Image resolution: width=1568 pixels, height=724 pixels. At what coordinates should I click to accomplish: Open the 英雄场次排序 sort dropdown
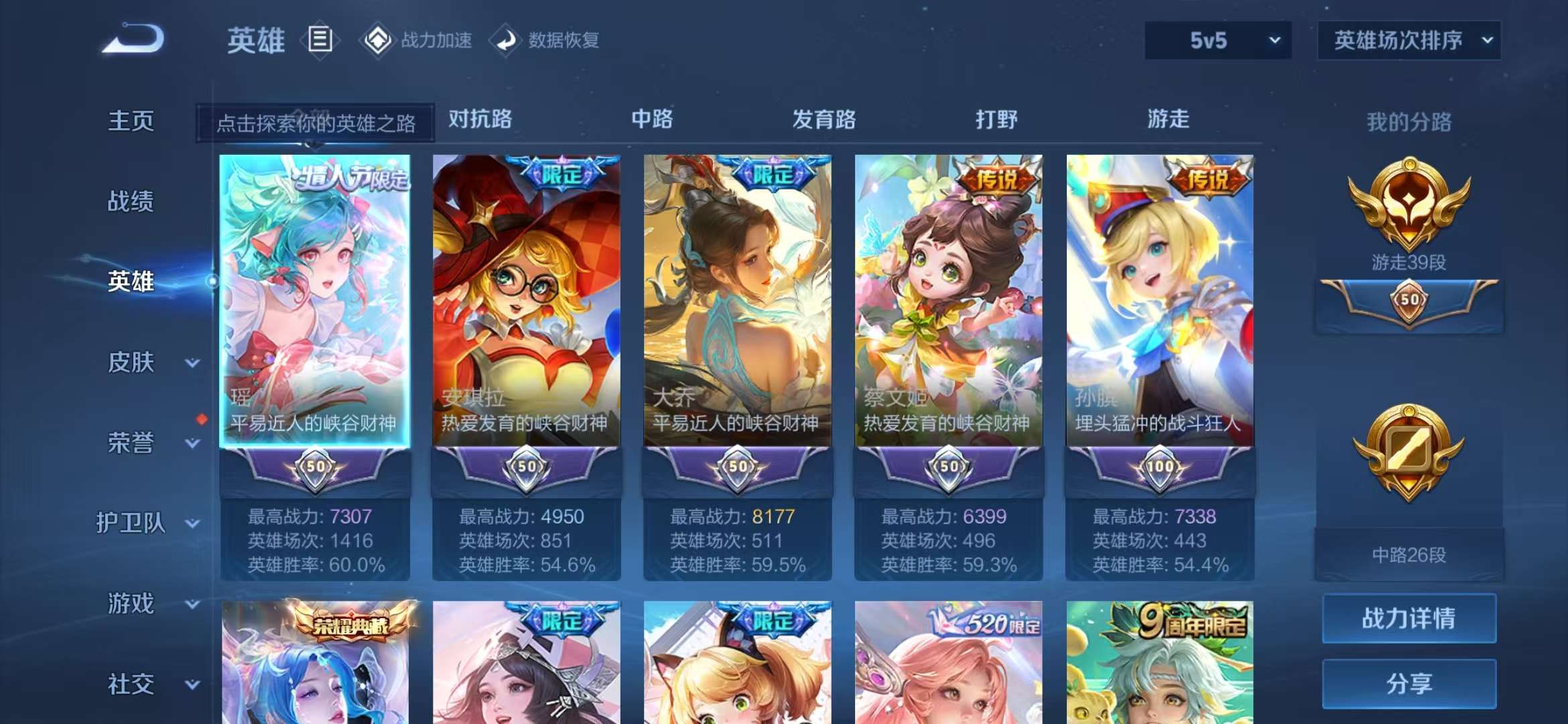coord(1409,40)
